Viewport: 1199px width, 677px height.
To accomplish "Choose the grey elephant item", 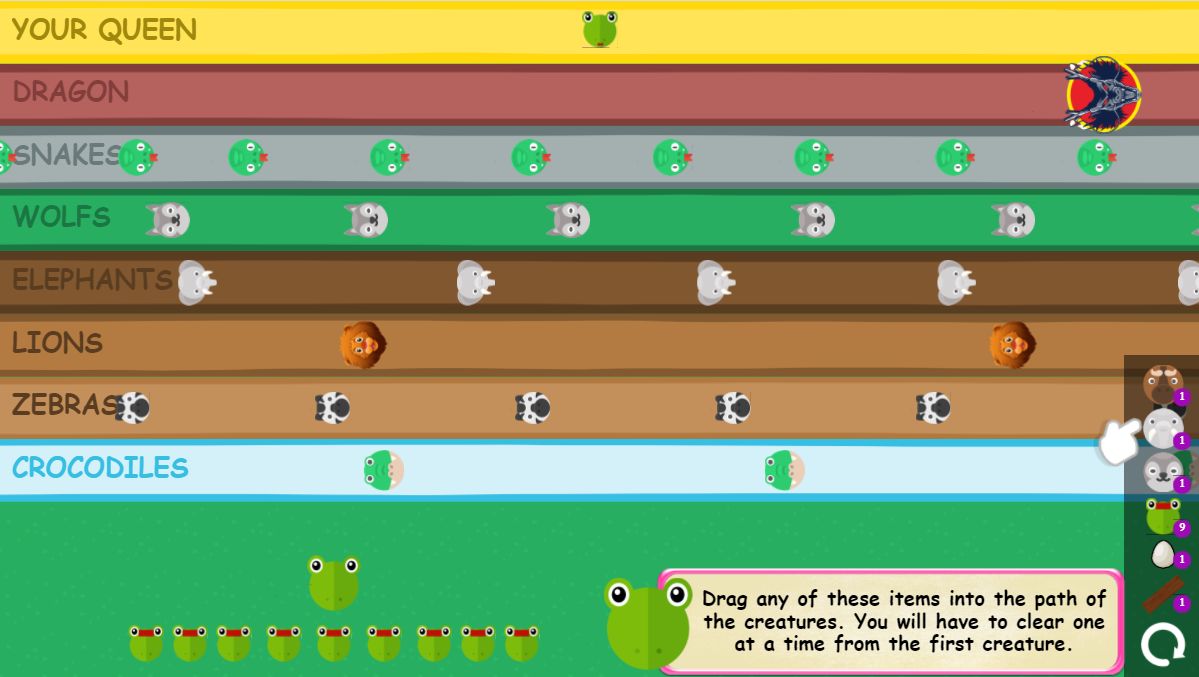I will [1163, 428].
